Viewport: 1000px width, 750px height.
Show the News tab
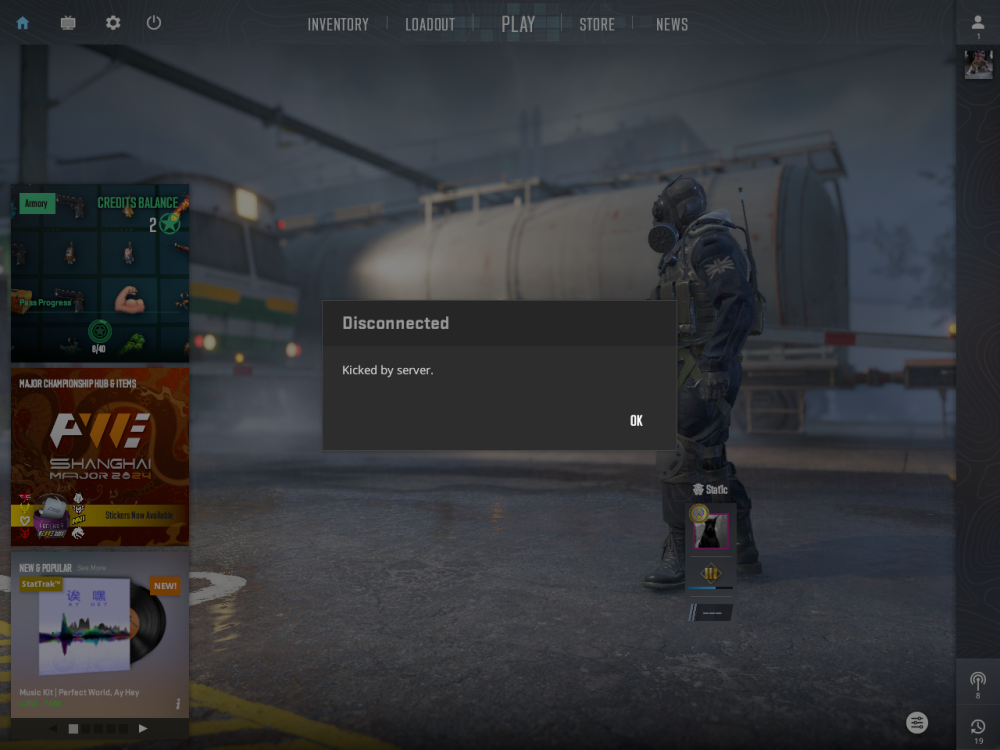672,25
